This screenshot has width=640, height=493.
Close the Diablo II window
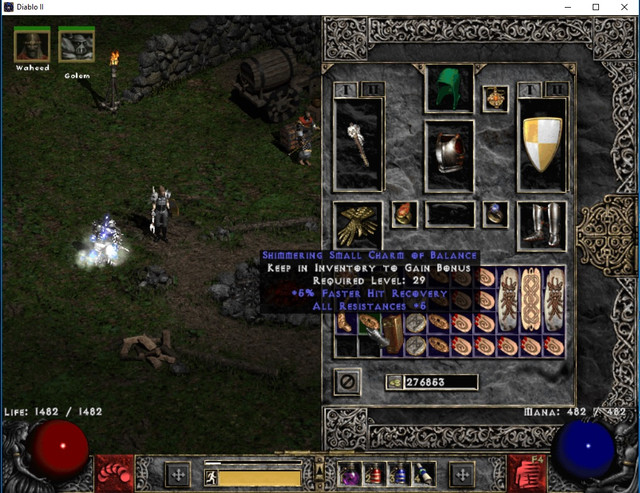coord(624,7)
